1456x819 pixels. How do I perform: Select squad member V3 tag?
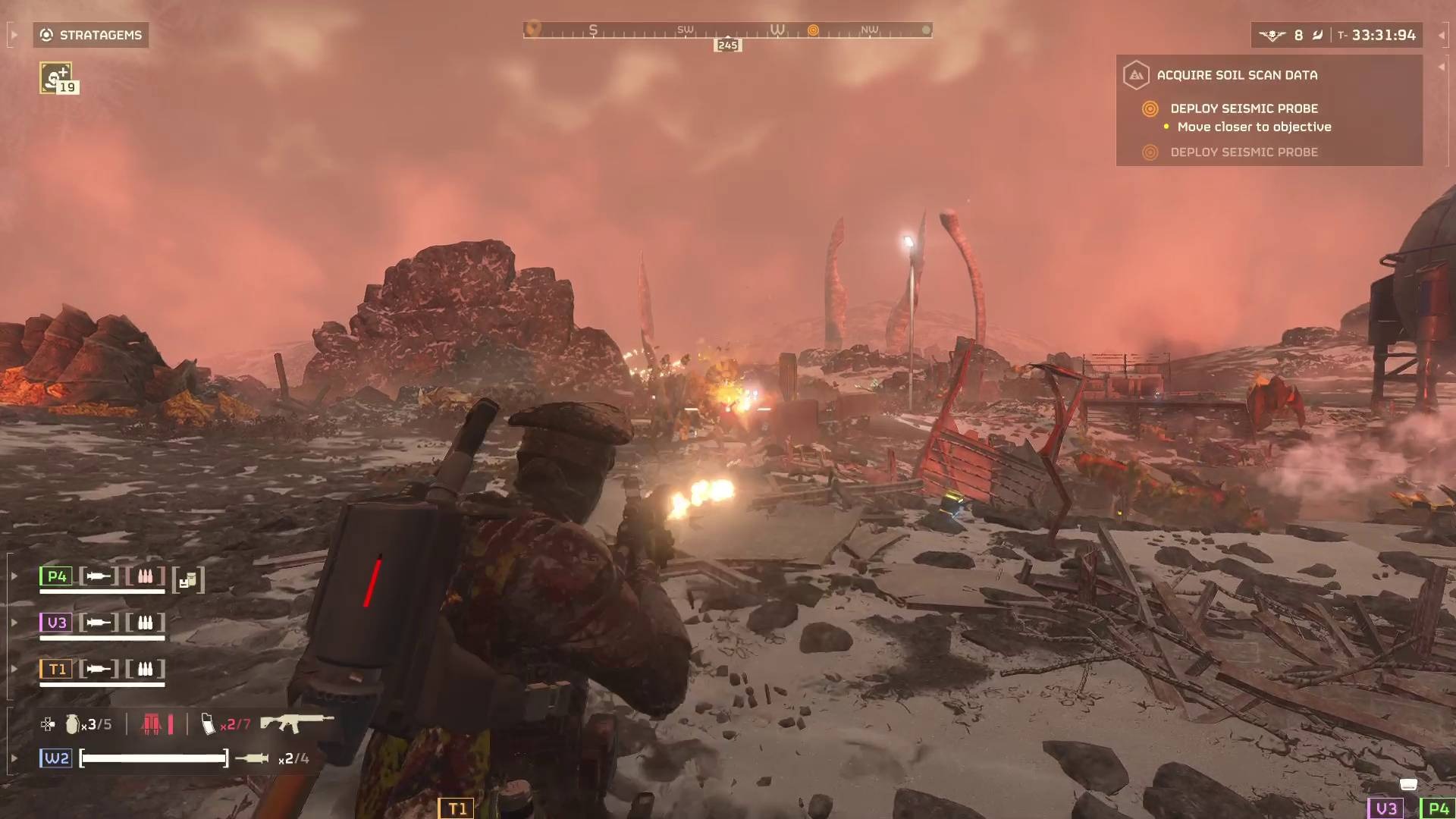click(x=56, y=623)
